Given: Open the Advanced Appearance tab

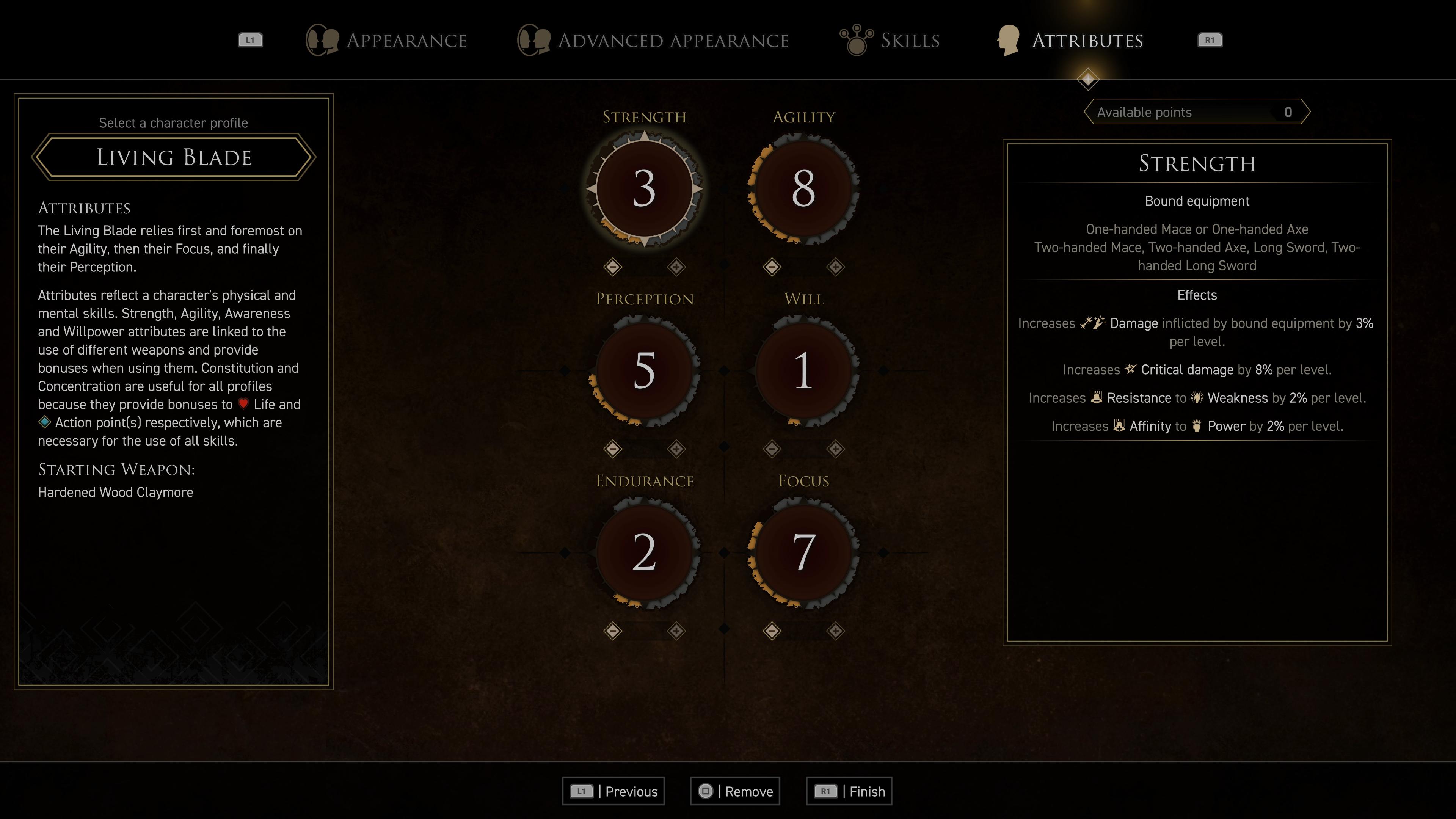Looking at the screenshot, I should tap(653, 40).
